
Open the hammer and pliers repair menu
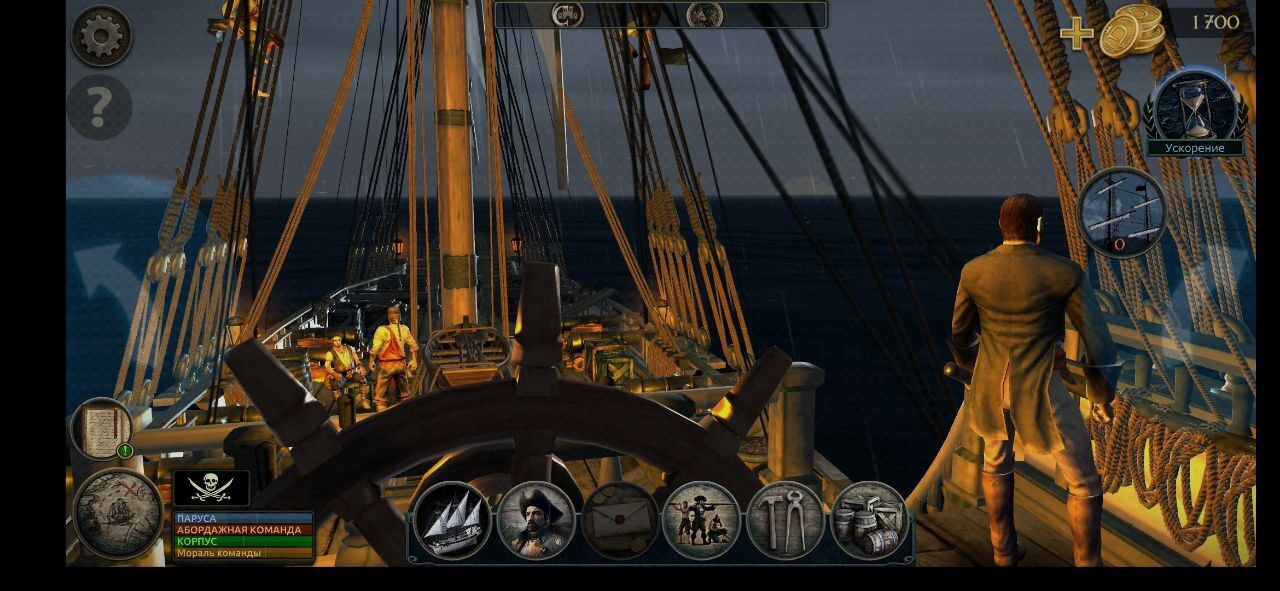click(785, 520)
